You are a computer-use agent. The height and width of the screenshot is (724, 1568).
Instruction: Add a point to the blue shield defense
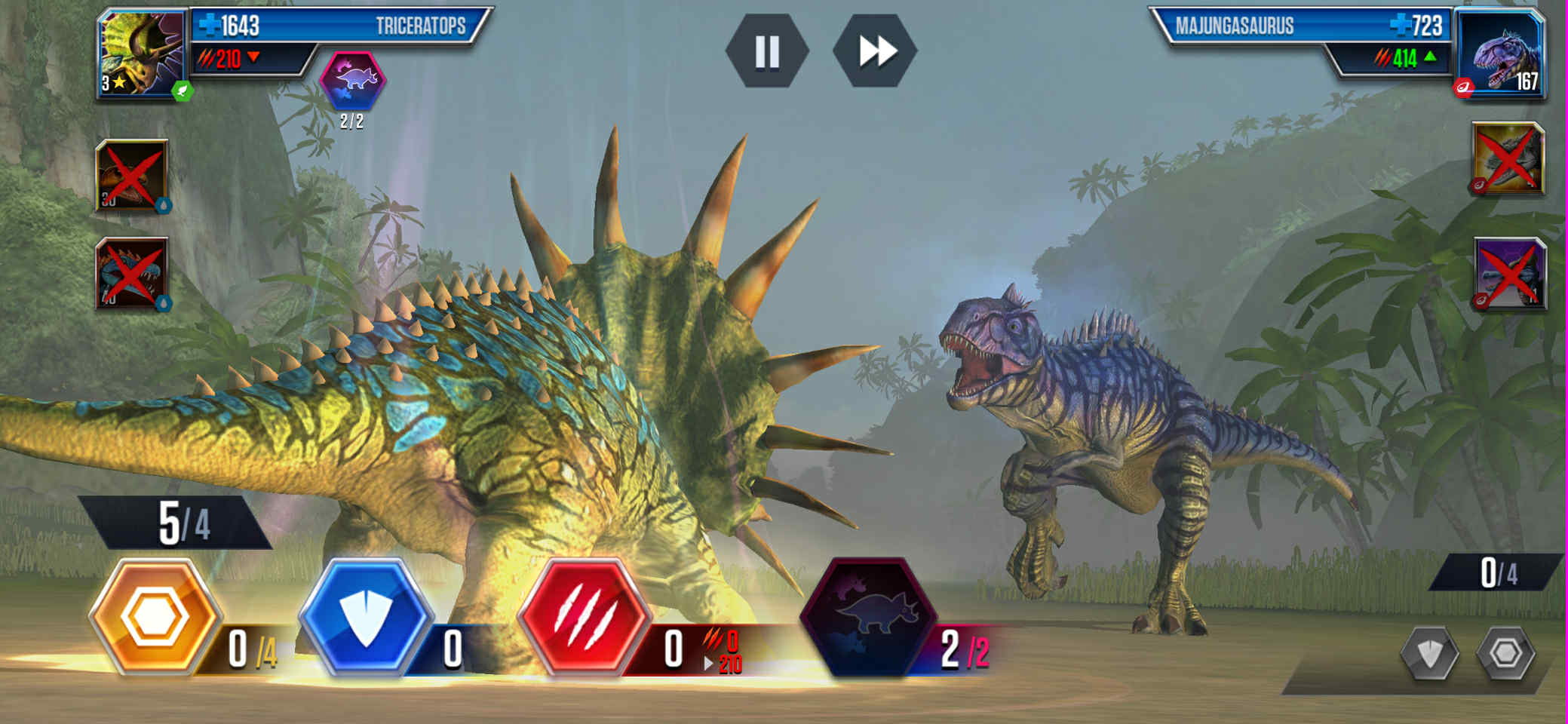[366, 617]
